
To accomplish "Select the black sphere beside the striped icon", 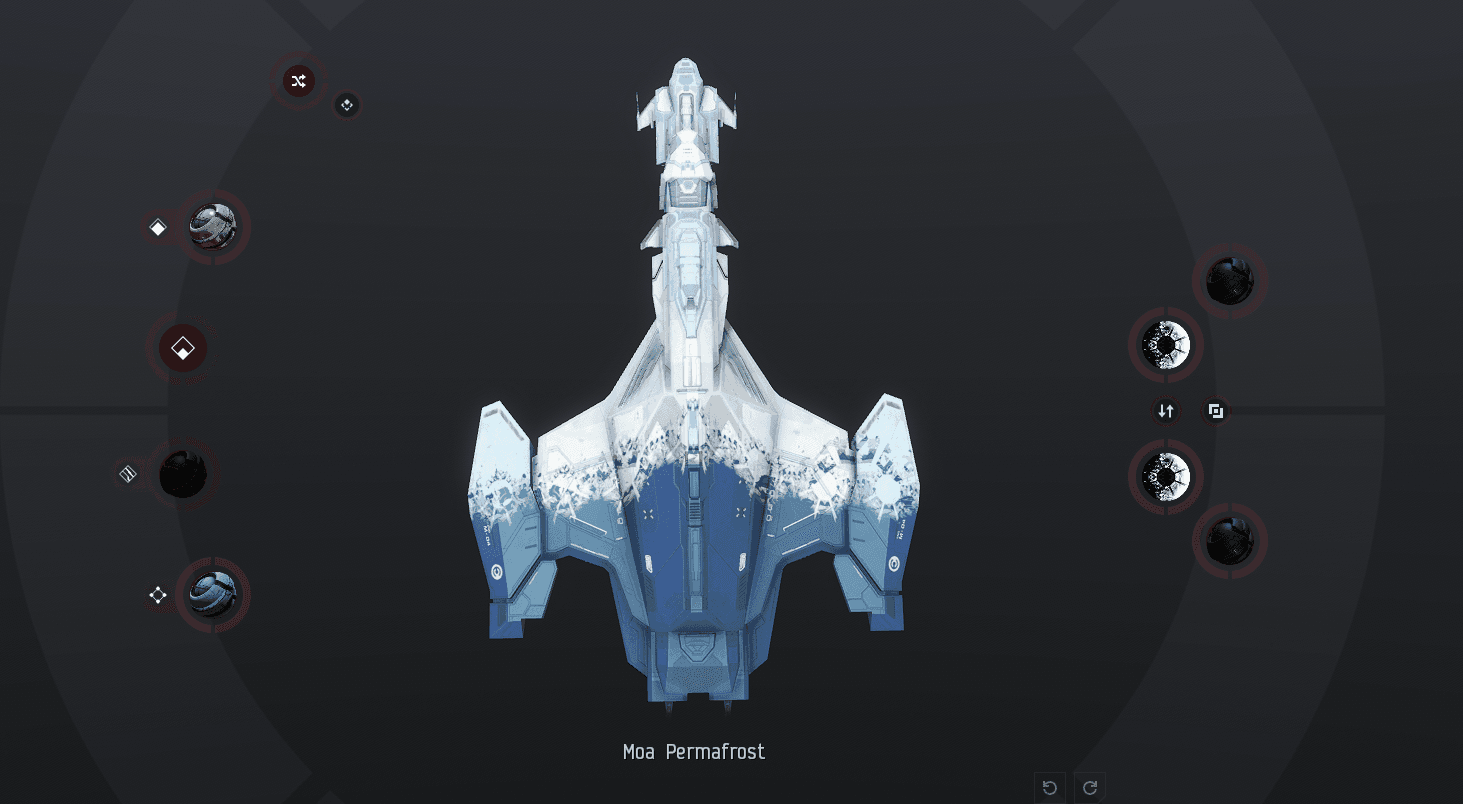I will click(183, 474).
